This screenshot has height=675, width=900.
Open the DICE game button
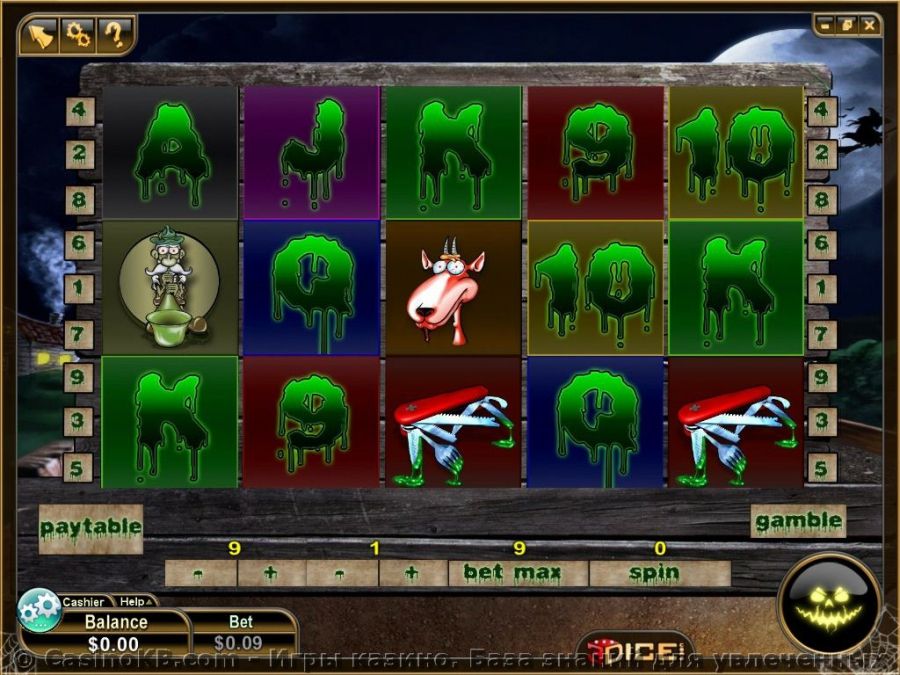(636, 649)
